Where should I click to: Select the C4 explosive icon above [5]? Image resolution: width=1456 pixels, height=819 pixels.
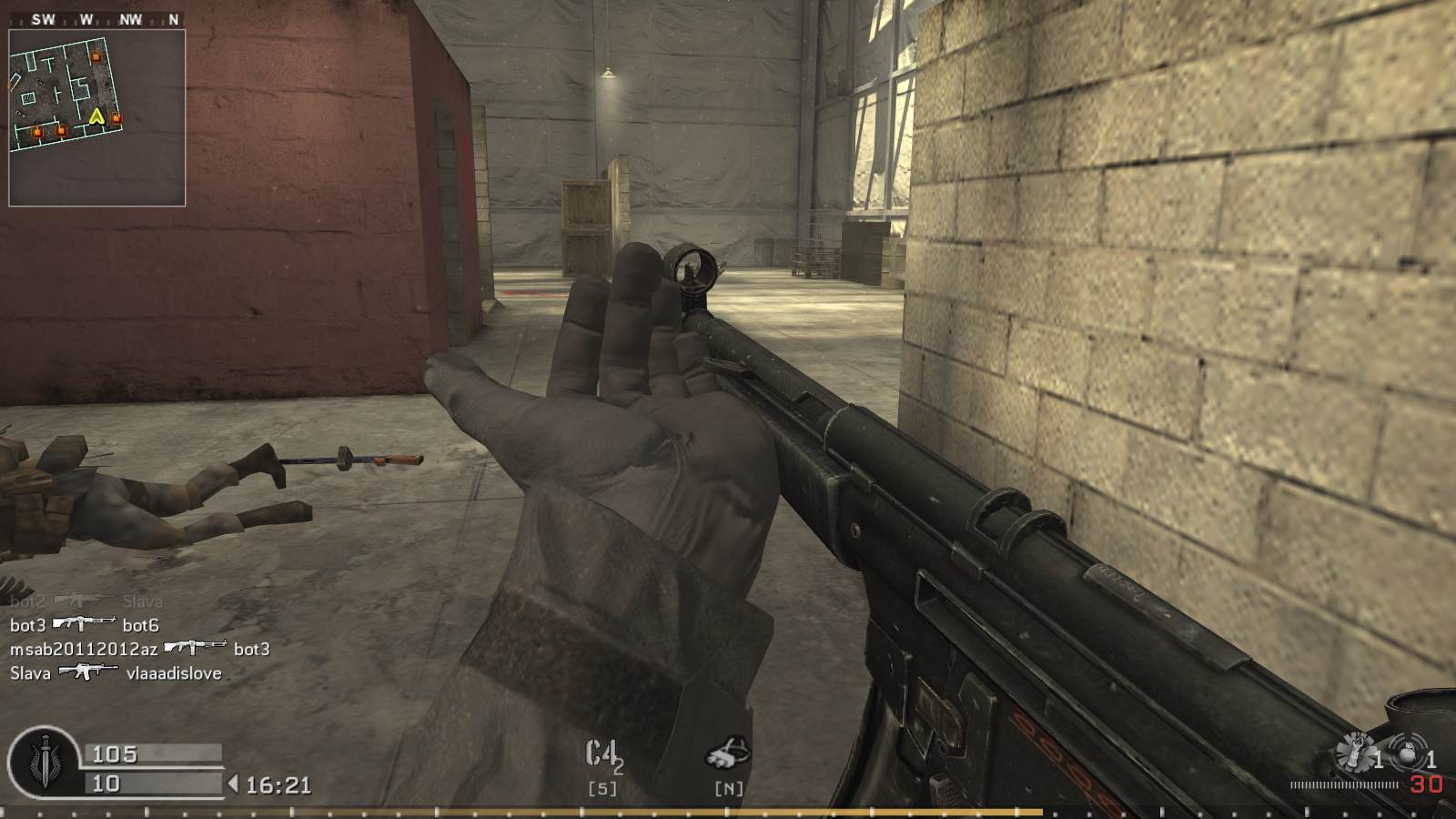coord(600,751)
